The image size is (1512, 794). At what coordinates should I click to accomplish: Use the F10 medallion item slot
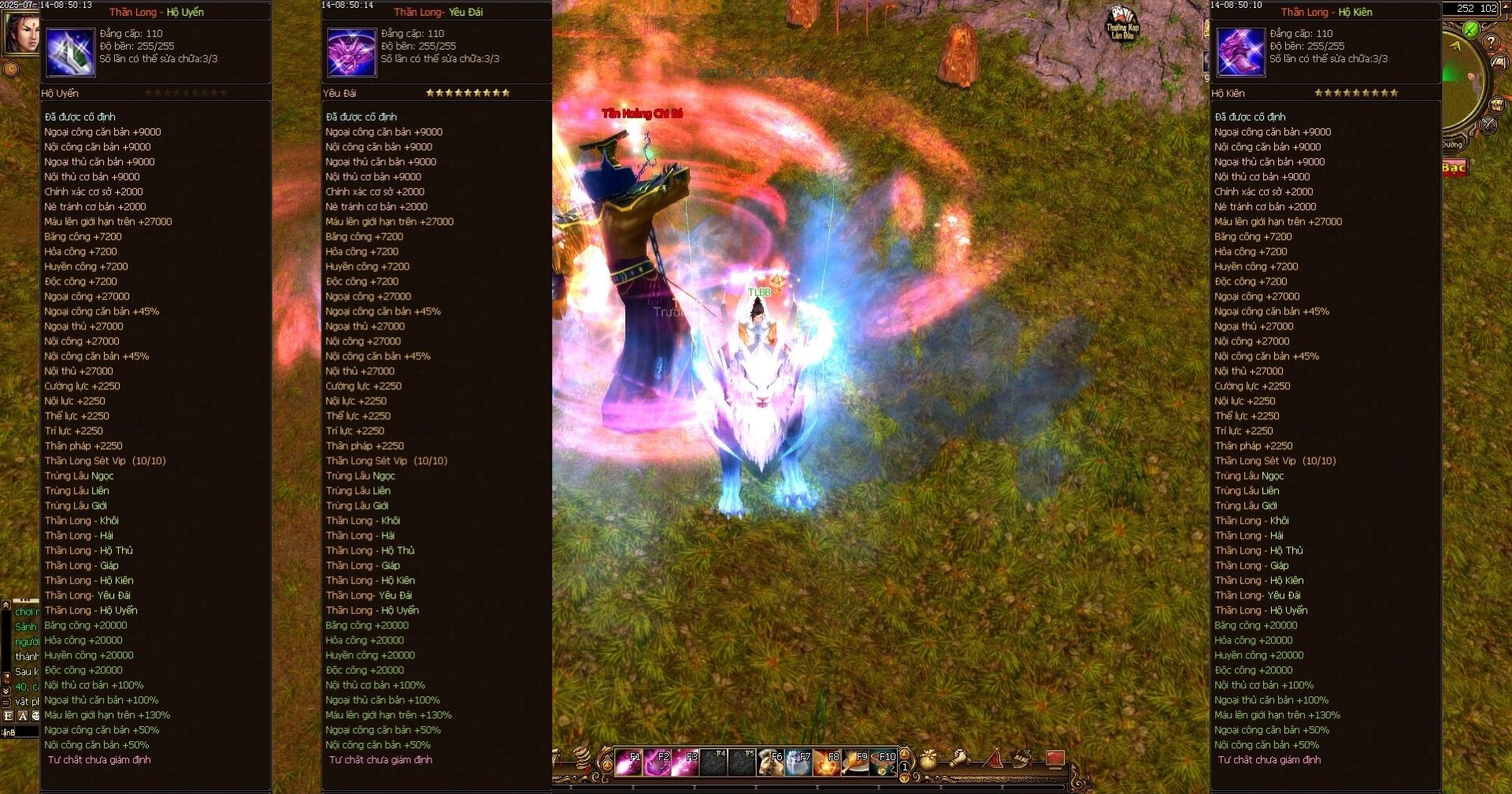click(884, 762)
